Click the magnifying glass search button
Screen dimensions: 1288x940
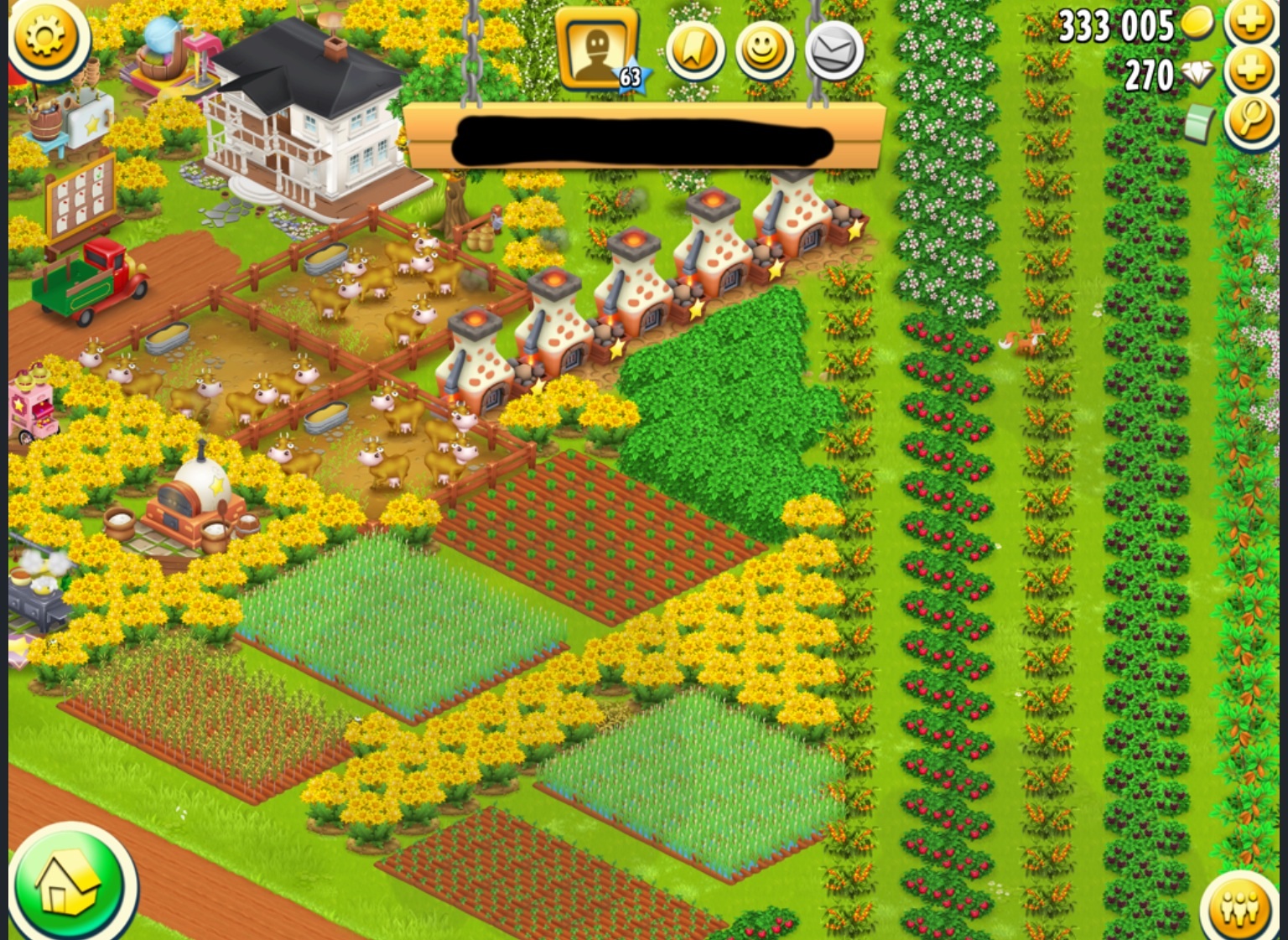click(x=1252, y=122)
